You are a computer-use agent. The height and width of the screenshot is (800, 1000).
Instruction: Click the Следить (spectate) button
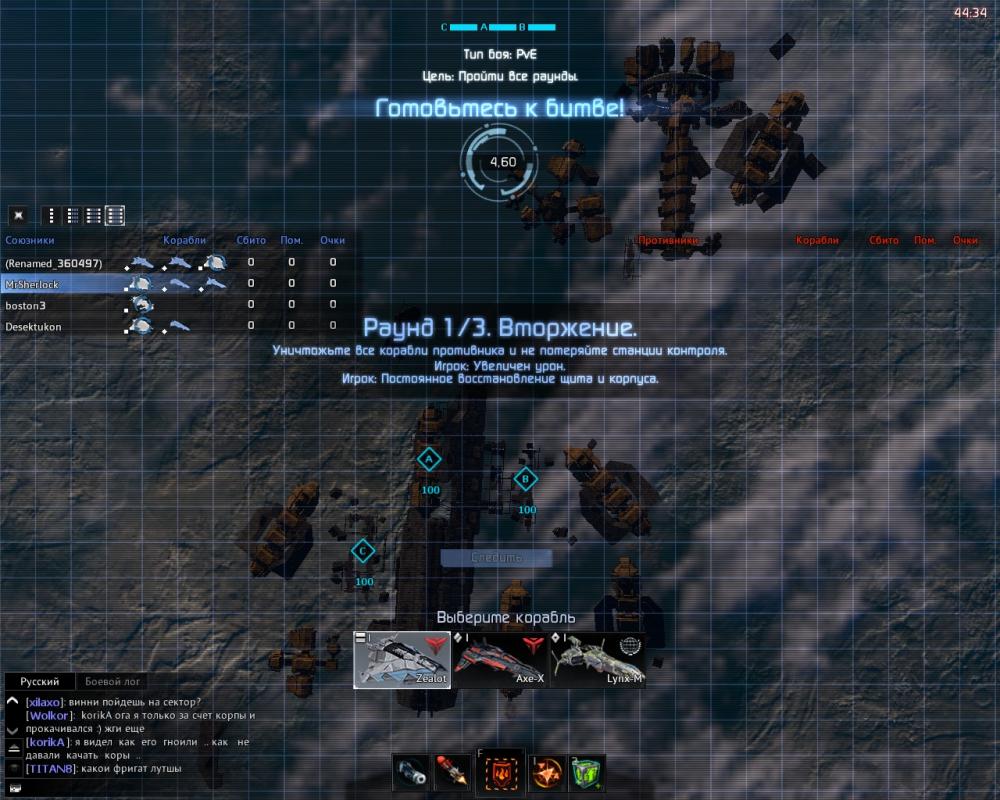point(497,557)
